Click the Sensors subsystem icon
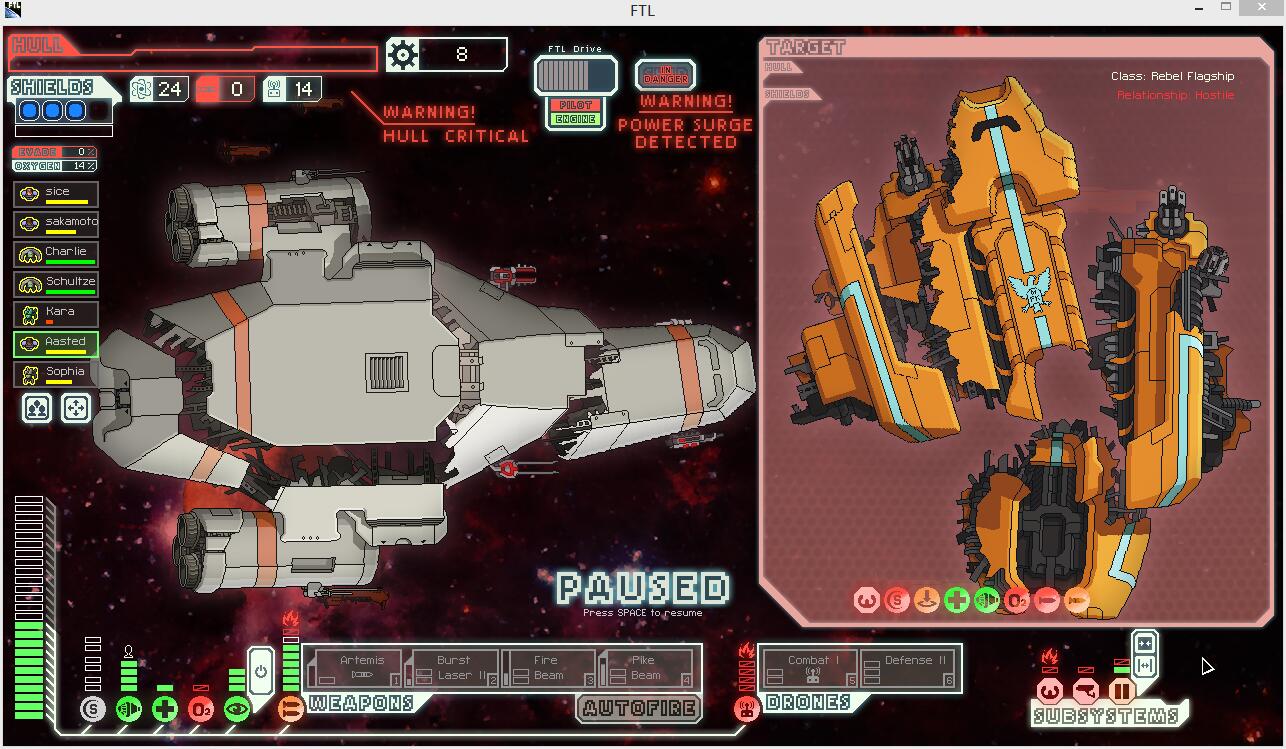The width and height of the screenshot is (1286, 749). click(1085, 690)
